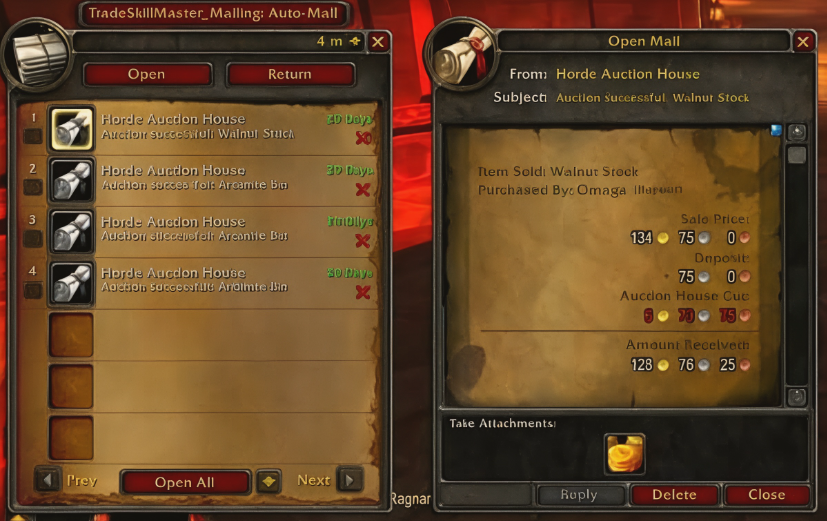This screenshot has width=827, height=521.
Task: Click the yellow diamond button beside Open All
Action: 267,481
